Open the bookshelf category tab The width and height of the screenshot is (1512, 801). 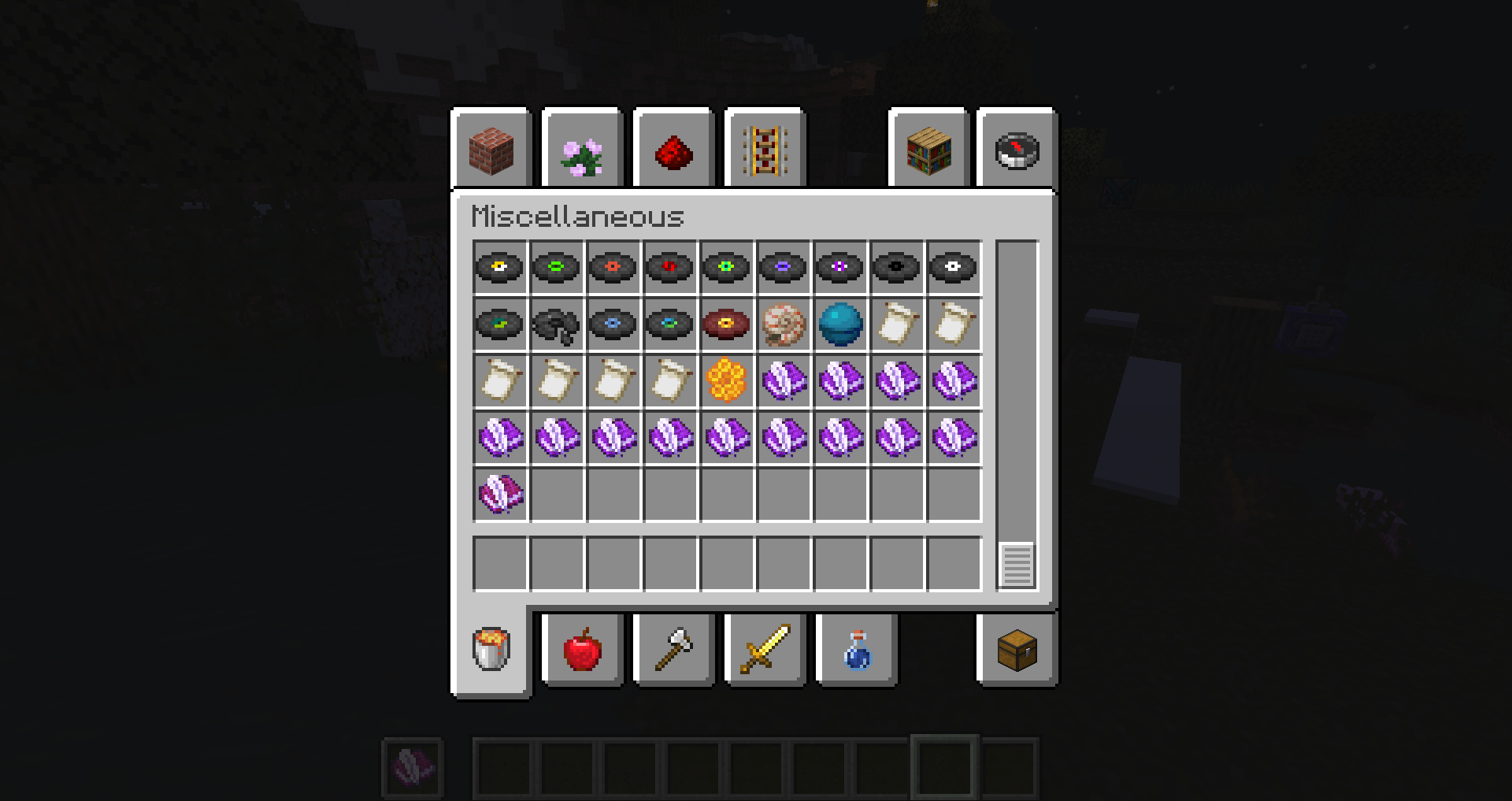tap(928, 150)
